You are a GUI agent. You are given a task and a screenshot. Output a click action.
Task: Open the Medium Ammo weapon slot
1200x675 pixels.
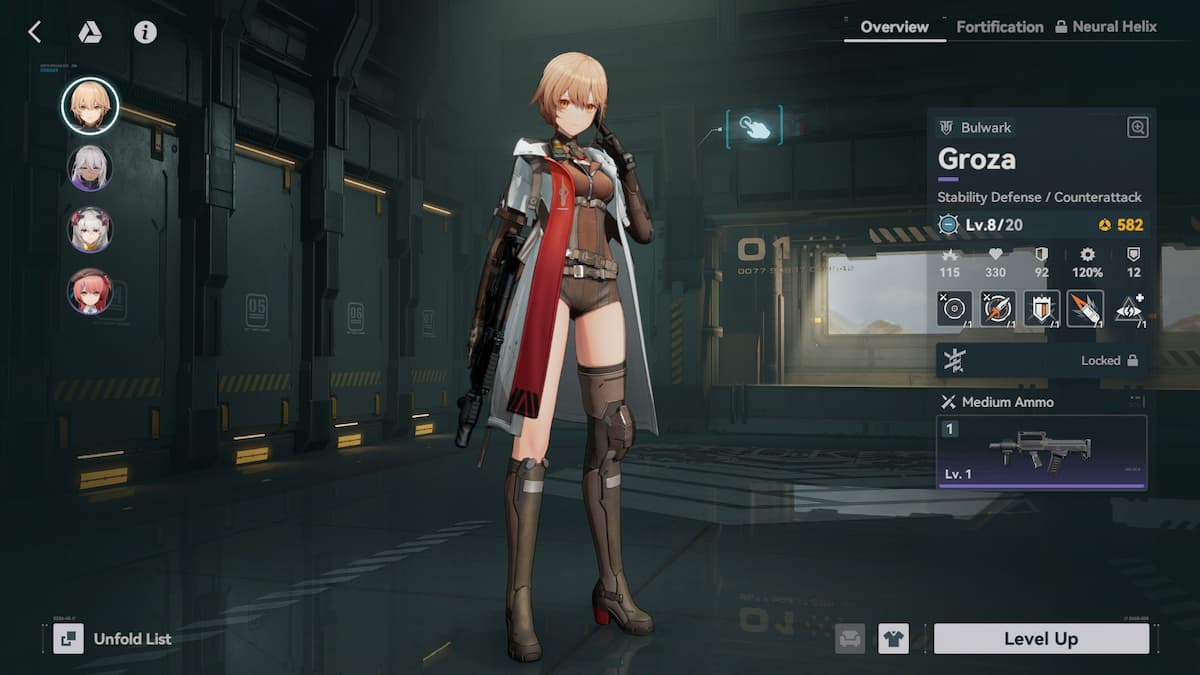[x=1041, y=452]
